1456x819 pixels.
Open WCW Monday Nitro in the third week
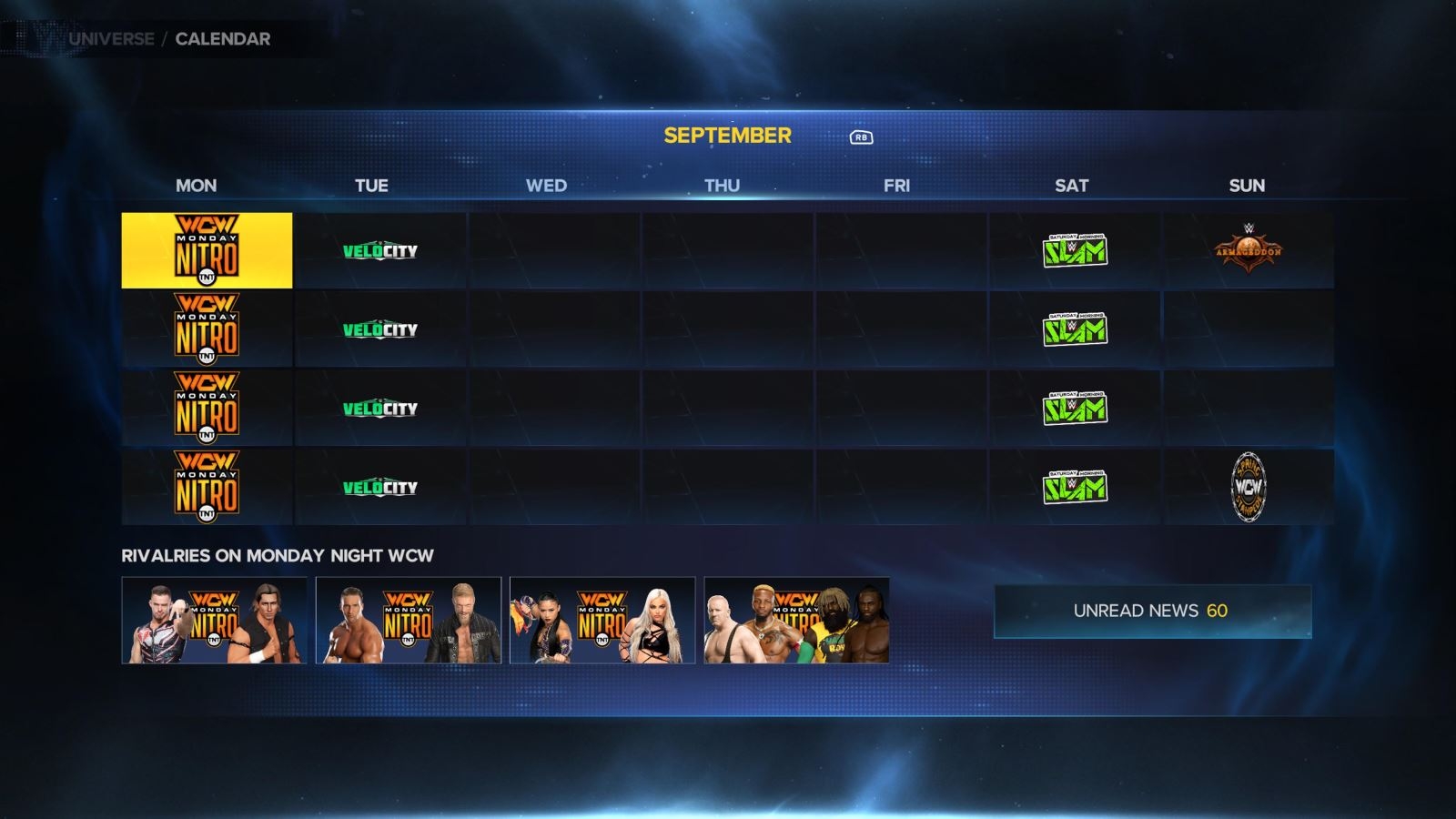[207, 407]
